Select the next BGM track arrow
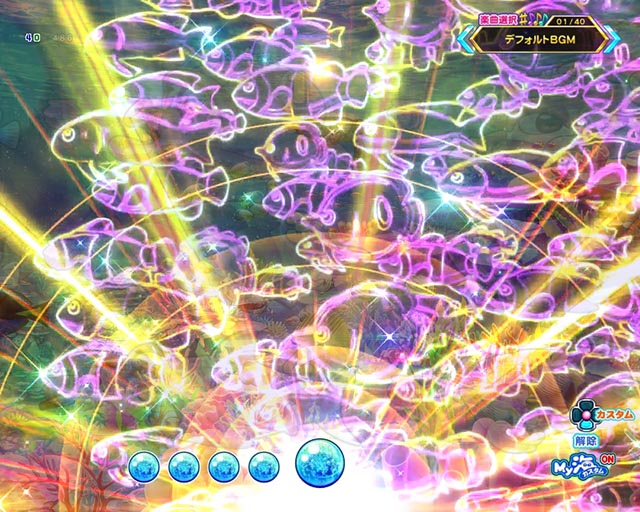The width and height of the screenshot is (640, 512). click(x=612, y=38)
